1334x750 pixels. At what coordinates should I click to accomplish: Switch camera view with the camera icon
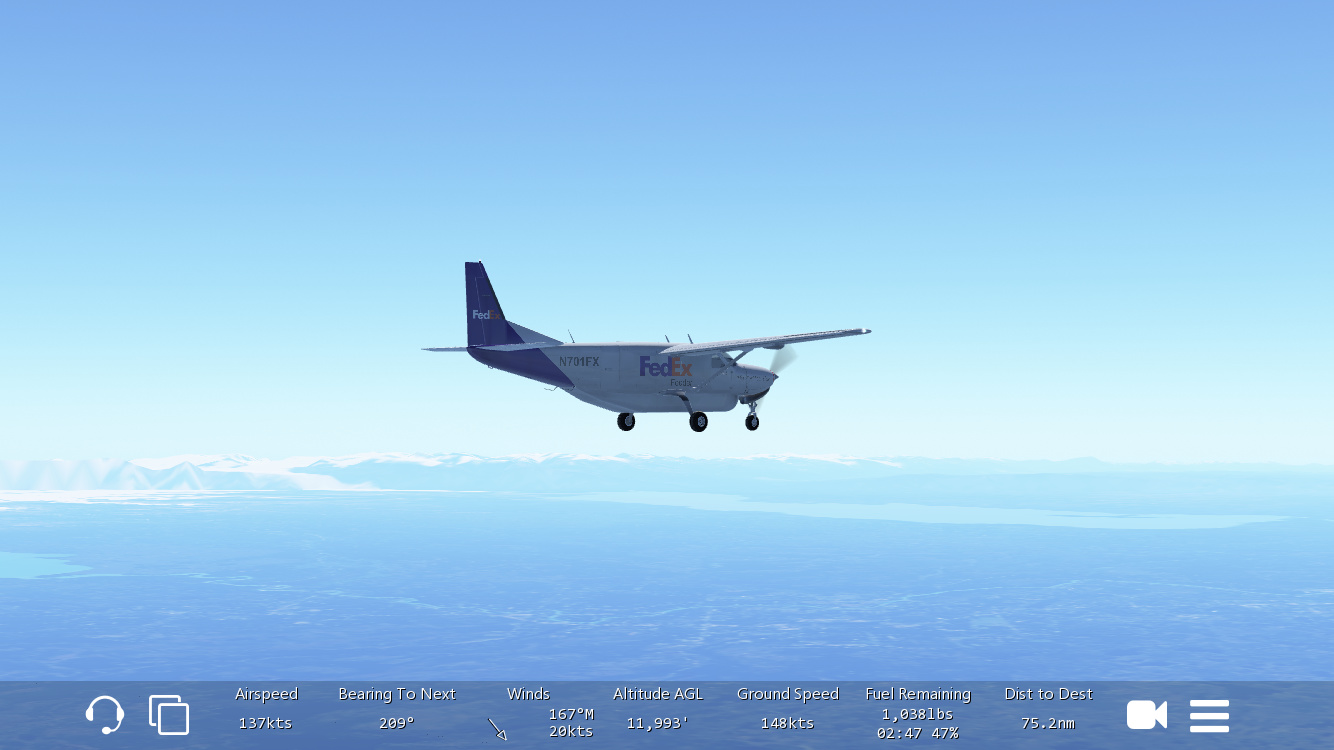coord(1146,715)
